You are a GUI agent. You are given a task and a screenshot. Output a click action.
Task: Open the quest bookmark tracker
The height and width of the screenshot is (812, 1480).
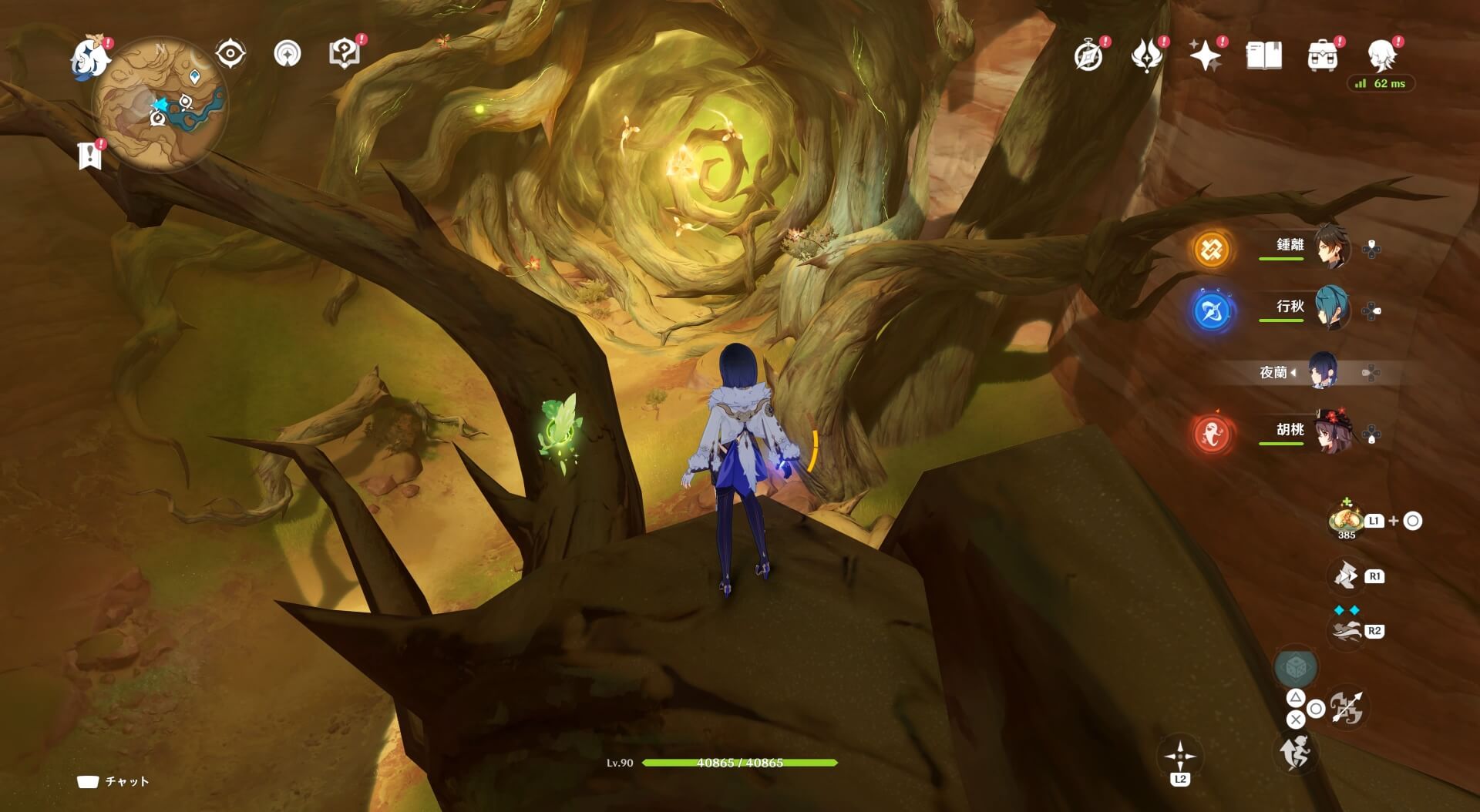click(x=90, y=155)
